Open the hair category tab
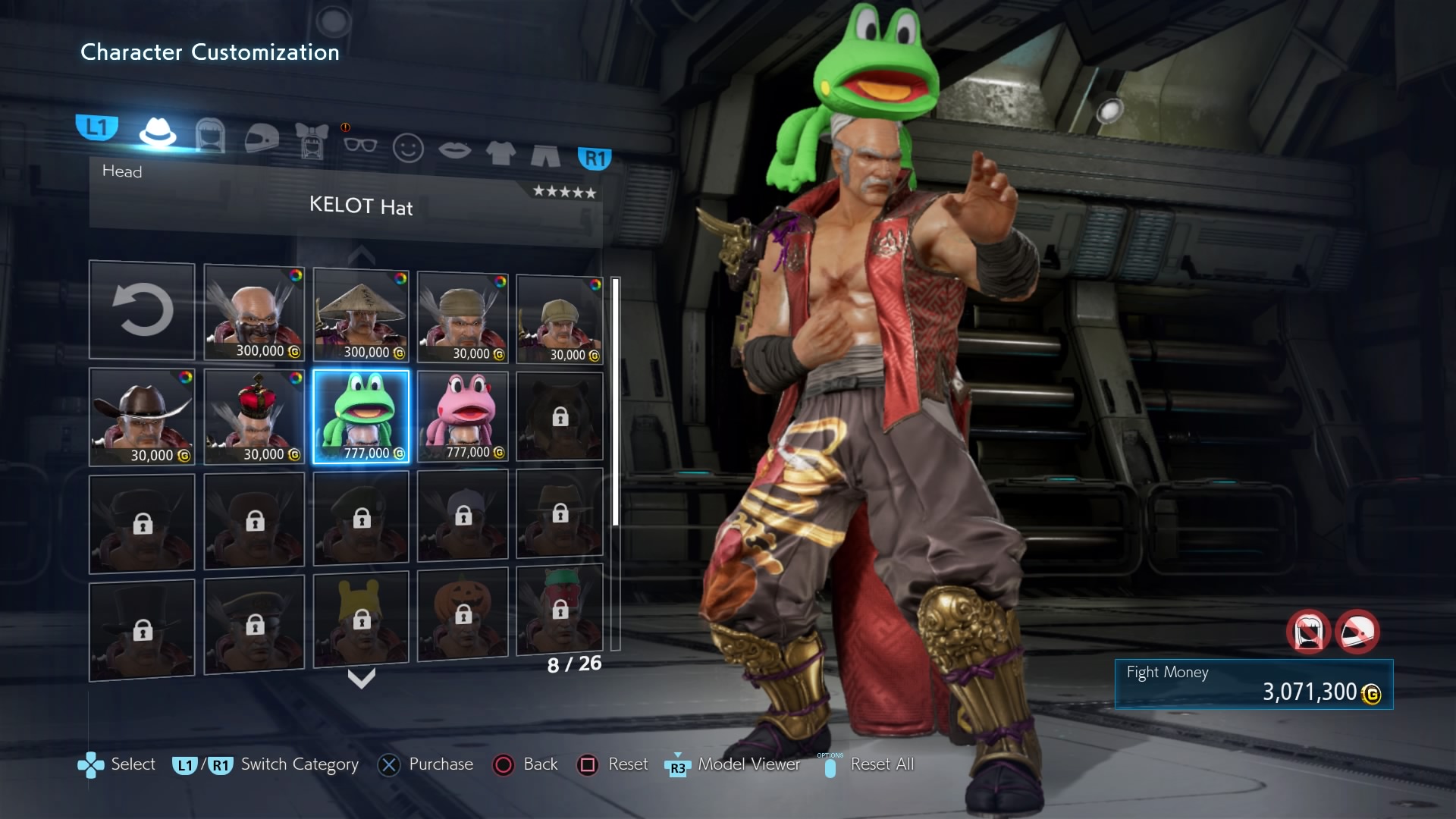The height and width of the screenshot is (819, 1456). tap(210, 136)
